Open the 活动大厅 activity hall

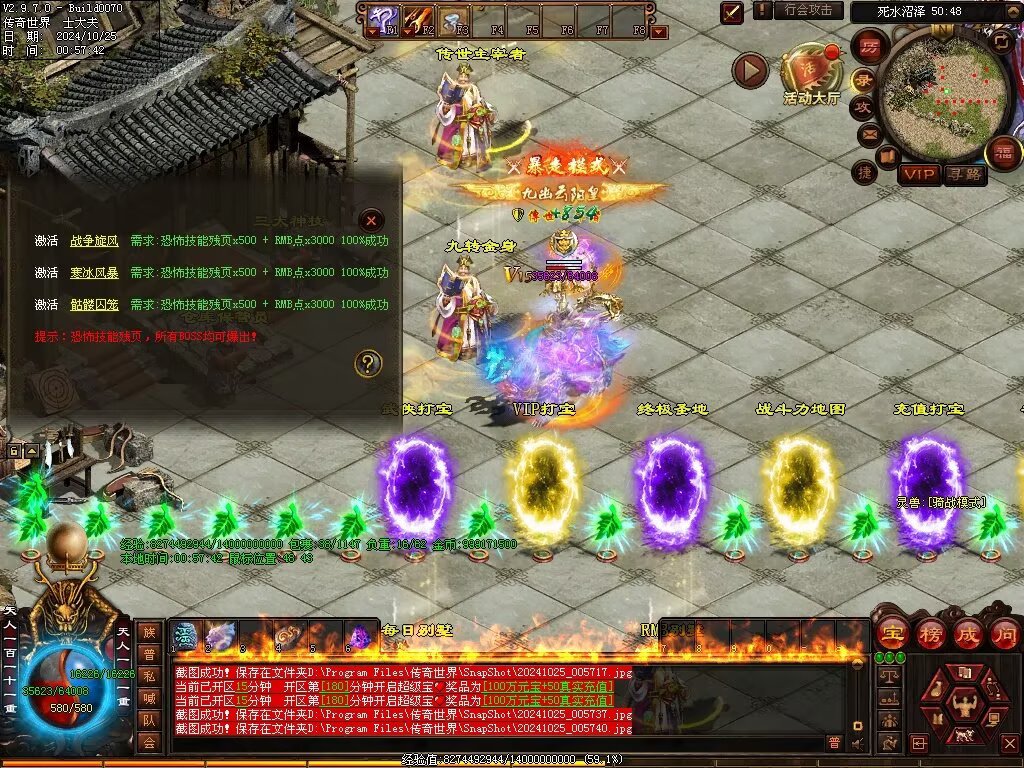(x=811, y=70)
